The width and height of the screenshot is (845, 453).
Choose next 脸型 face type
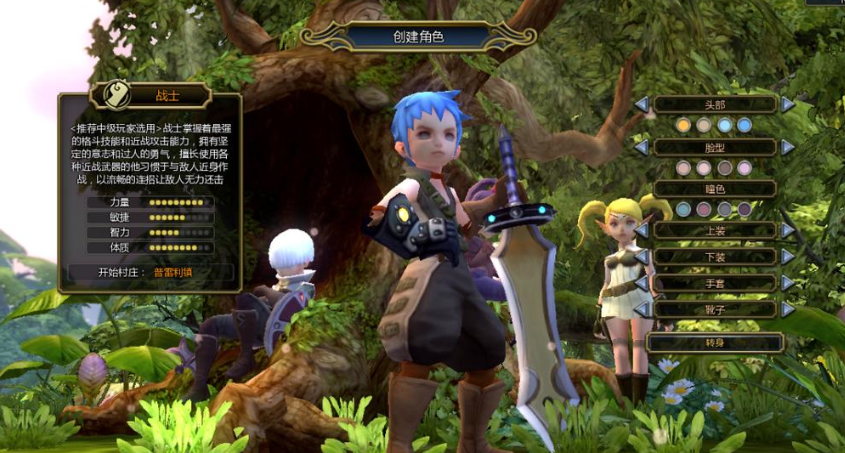click(x=788, y=147)
